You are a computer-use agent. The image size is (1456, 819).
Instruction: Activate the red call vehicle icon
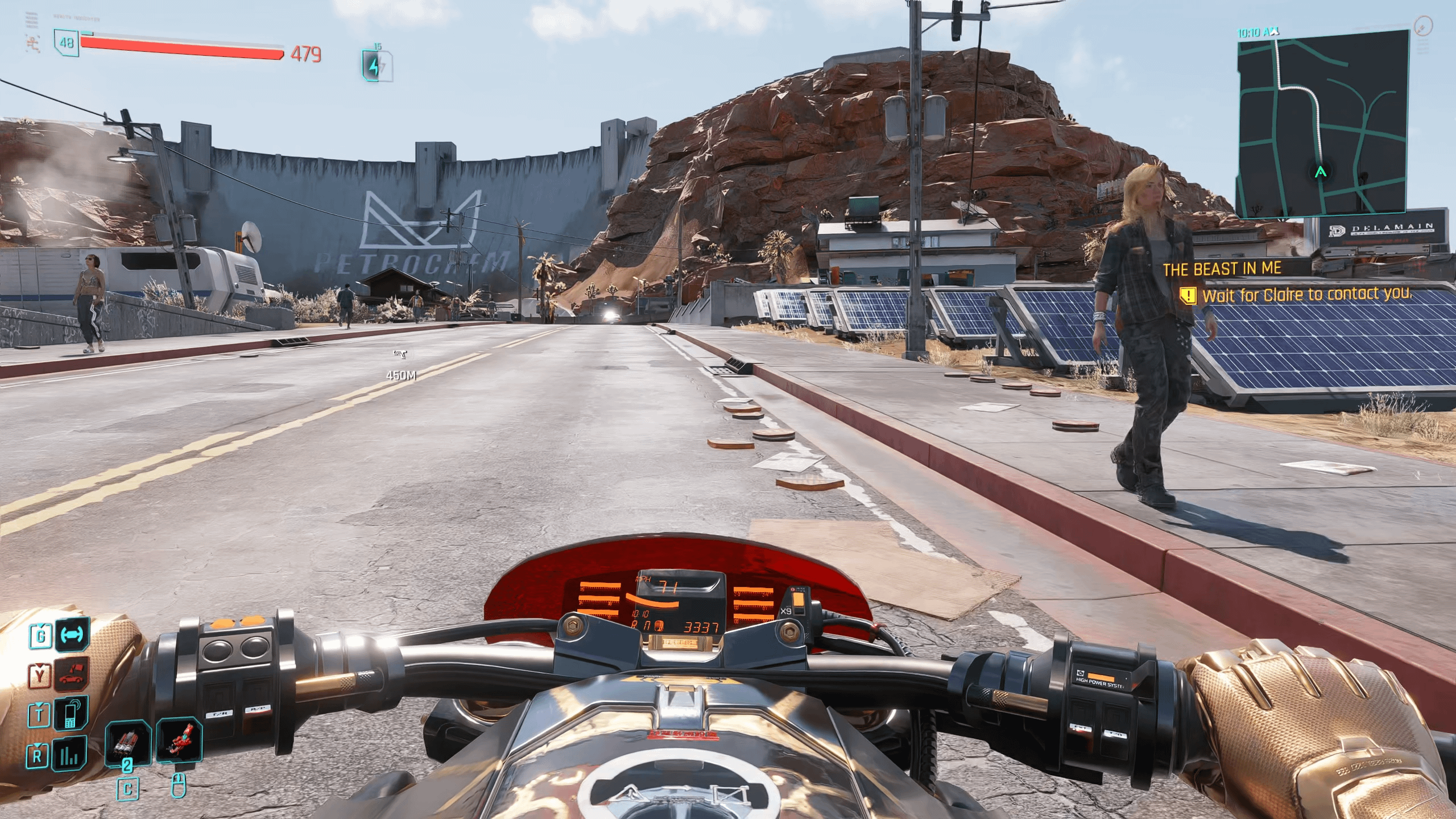tap(72, 675)
